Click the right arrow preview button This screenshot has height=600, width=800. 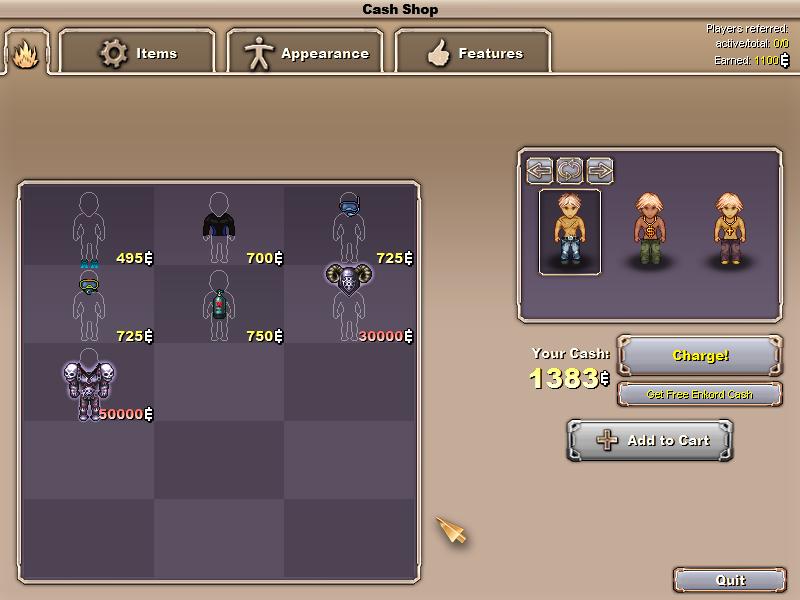pyautogui.click(x=599, y=169)
